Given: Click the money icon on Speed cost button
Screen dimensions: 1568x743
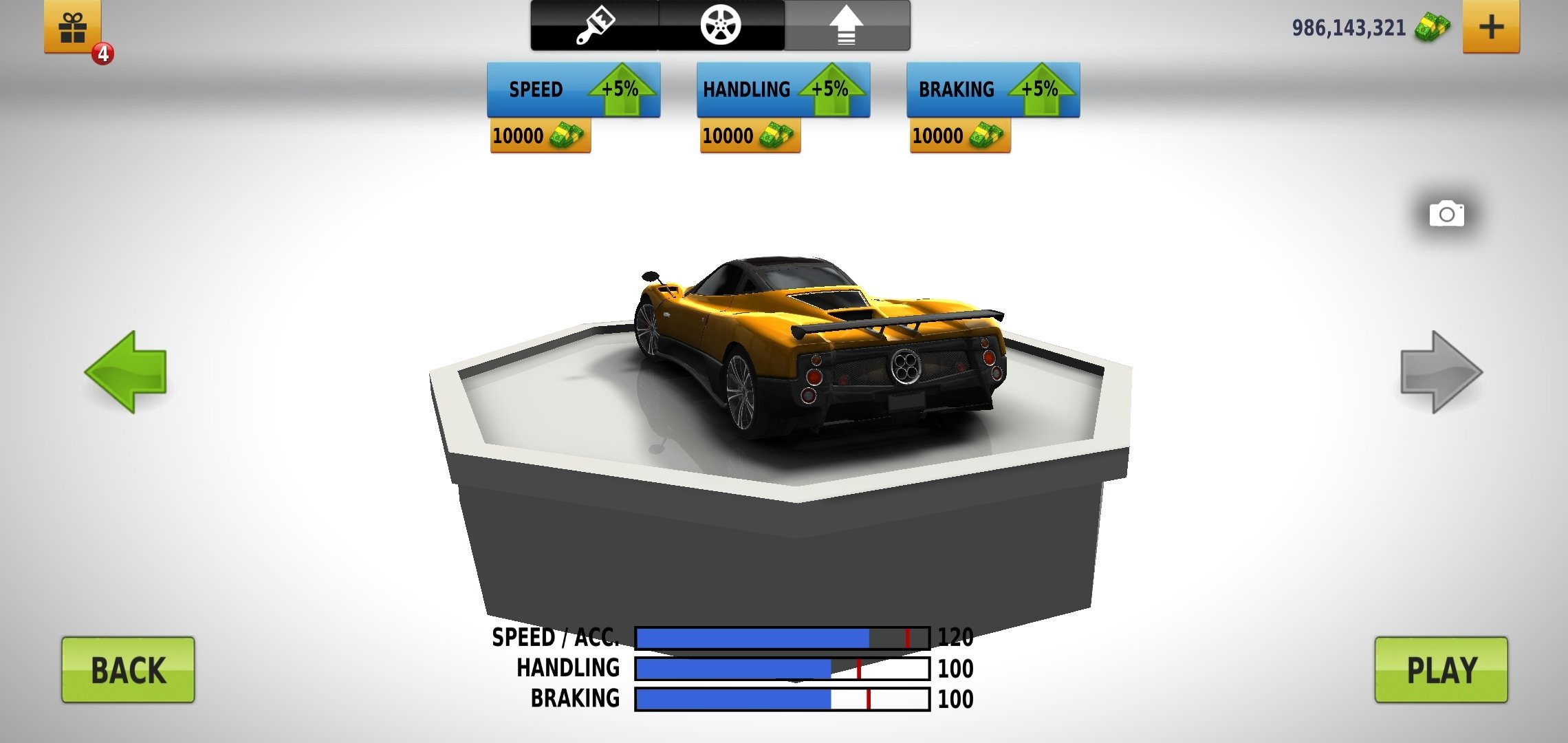Looking at the screenshot, I should point(566,136).
